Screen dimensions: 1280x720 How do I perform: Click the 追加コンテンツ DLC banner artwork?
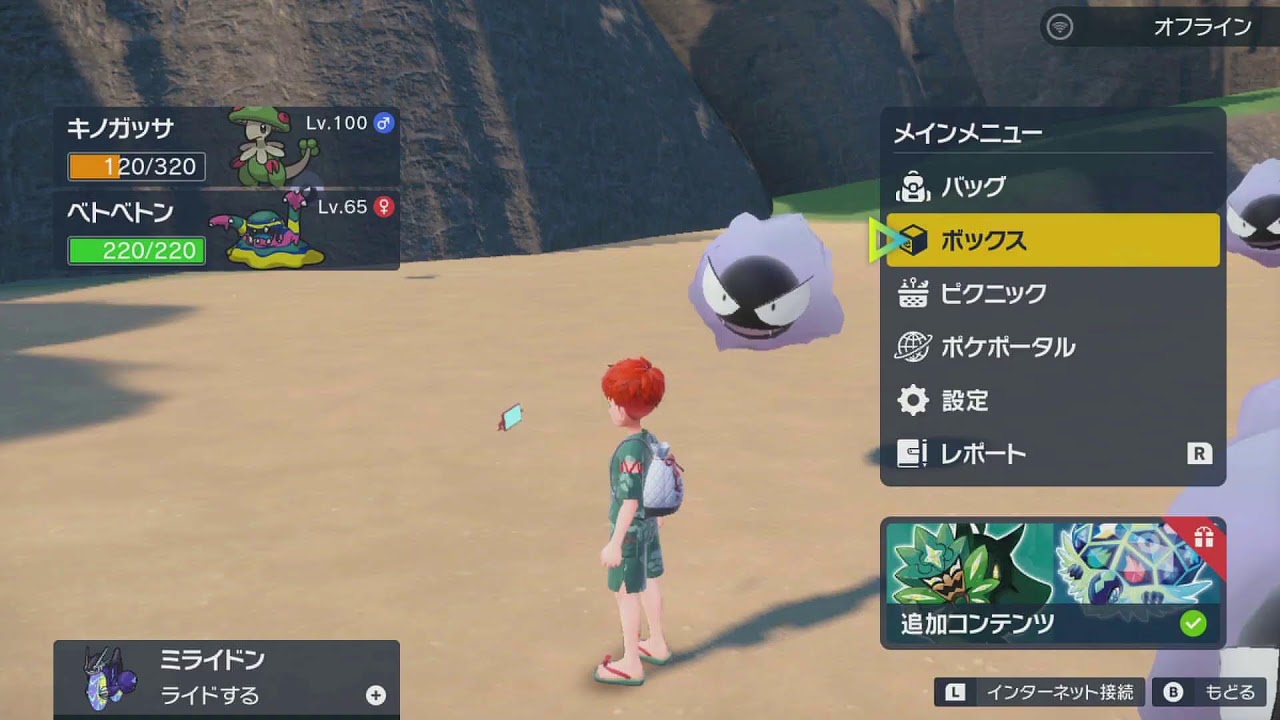[1030, 570]
